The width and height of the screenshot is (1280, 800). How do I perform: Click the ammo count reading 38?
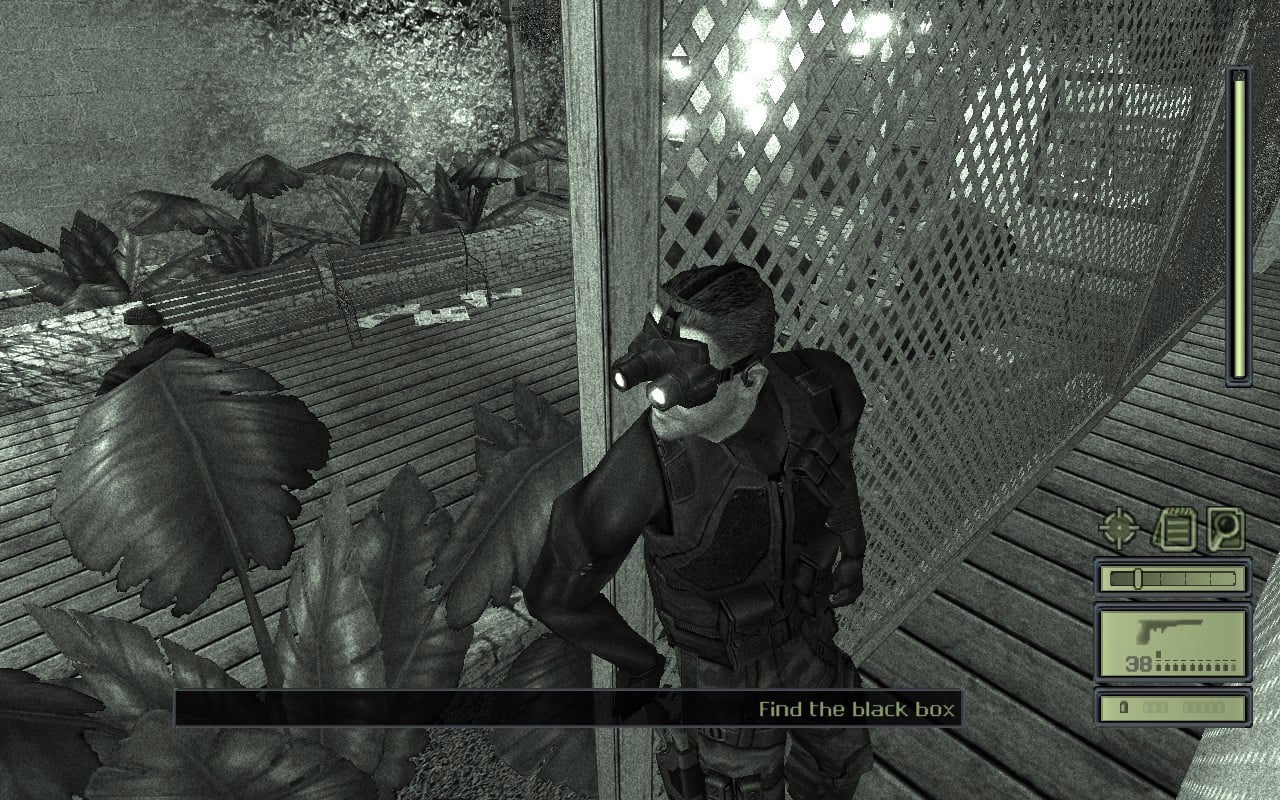(1138, 662)
